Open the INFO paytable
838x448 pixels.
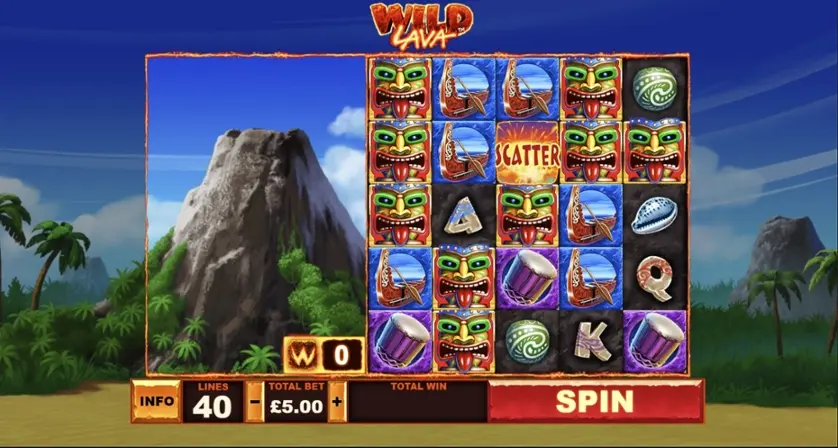157,402
